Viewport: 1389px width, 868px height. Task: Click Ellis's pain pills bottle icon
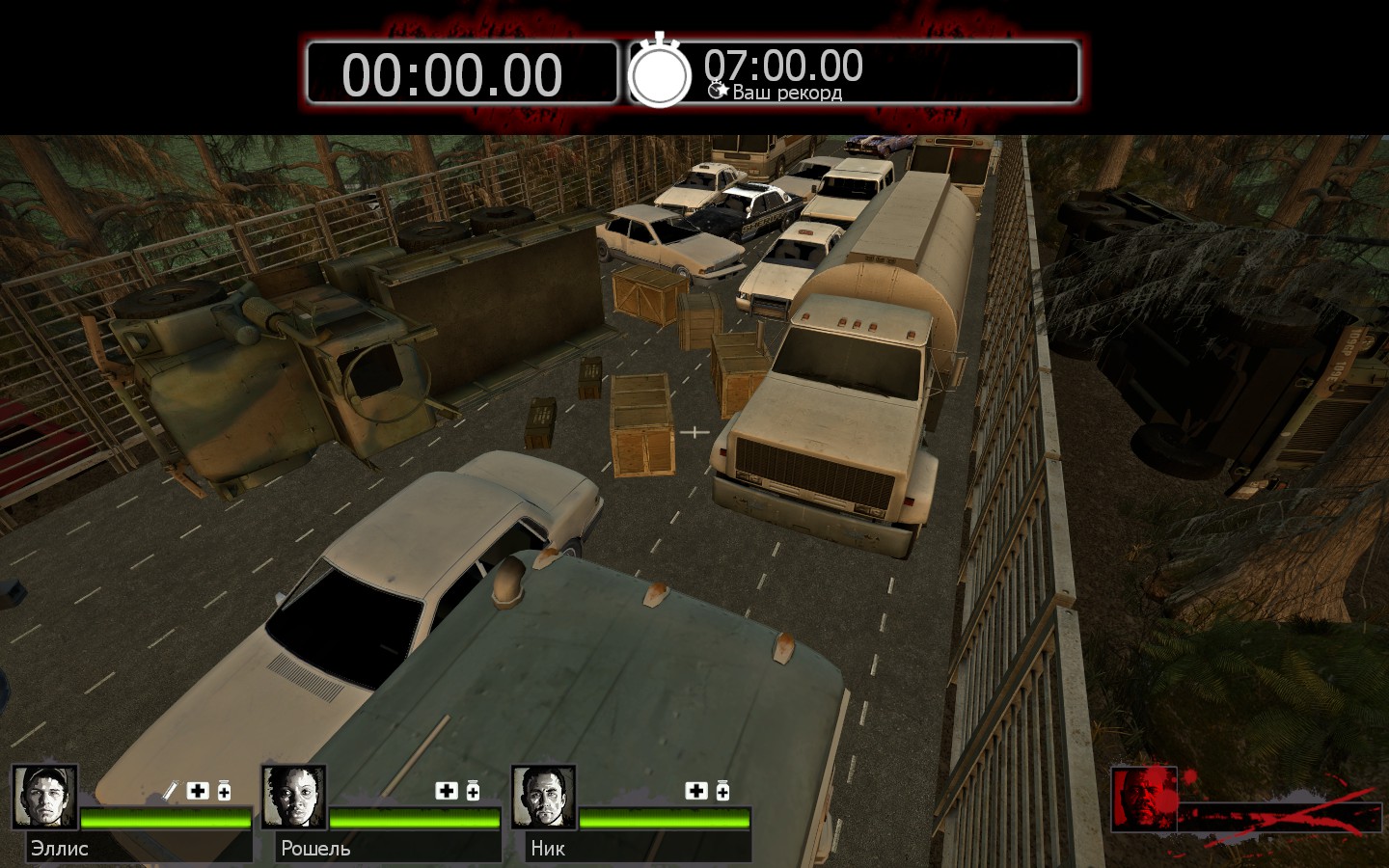pyautogui.click(x=224, y=791)
